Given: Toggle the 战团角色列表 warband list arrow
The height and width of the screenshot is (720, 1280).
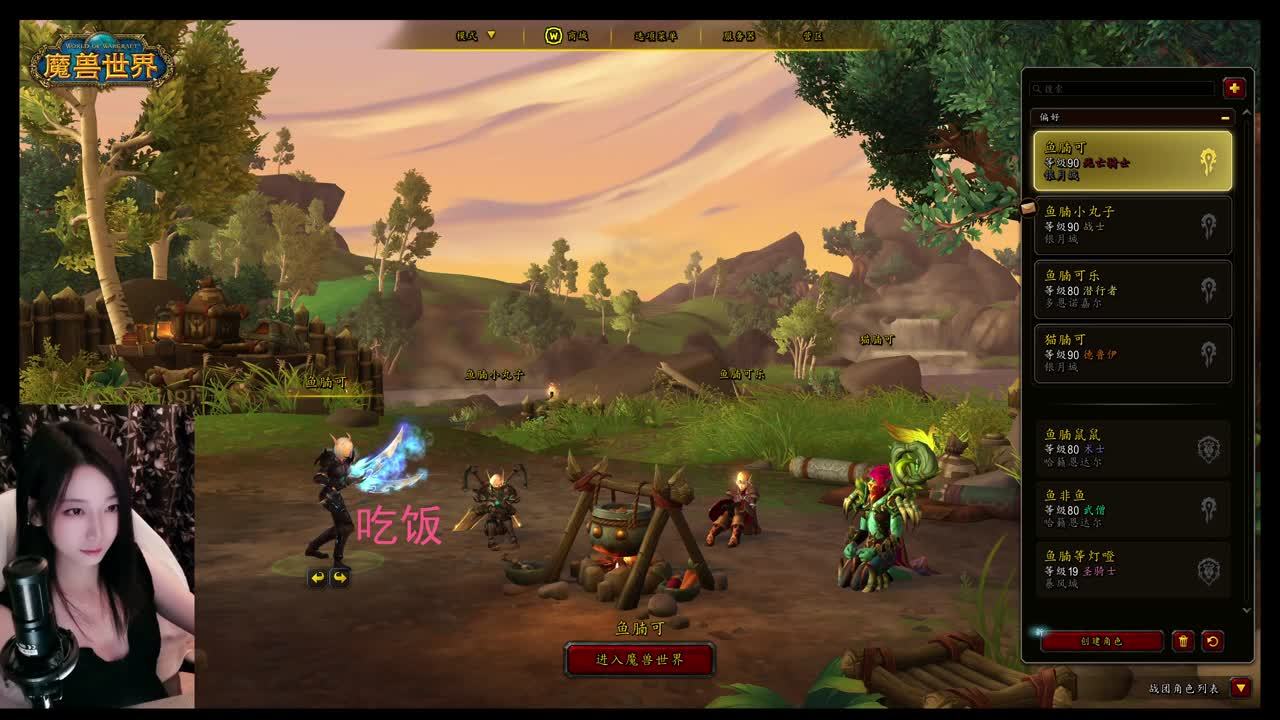Looking at the screenshot, I should click(x=1241, y=688).
